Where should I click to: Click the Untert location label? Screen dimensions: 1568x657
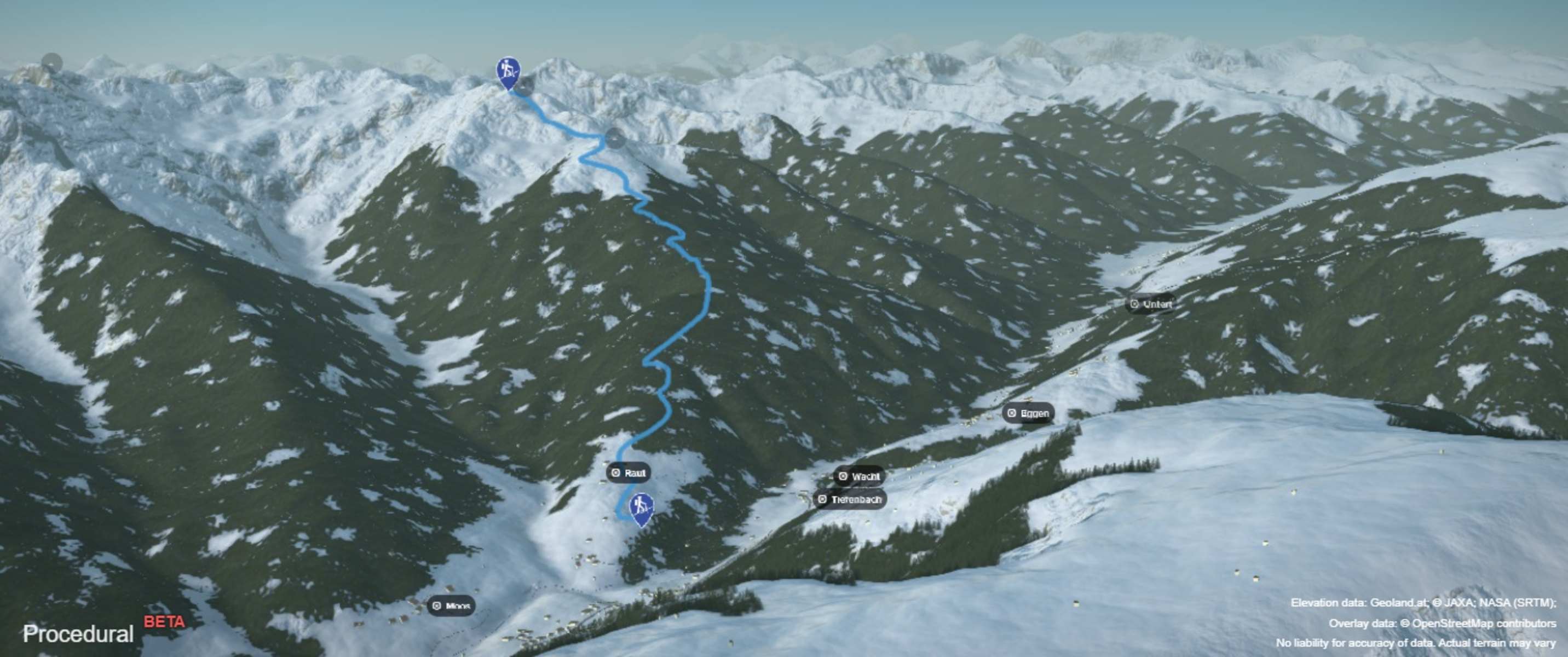coord(1150,304)
